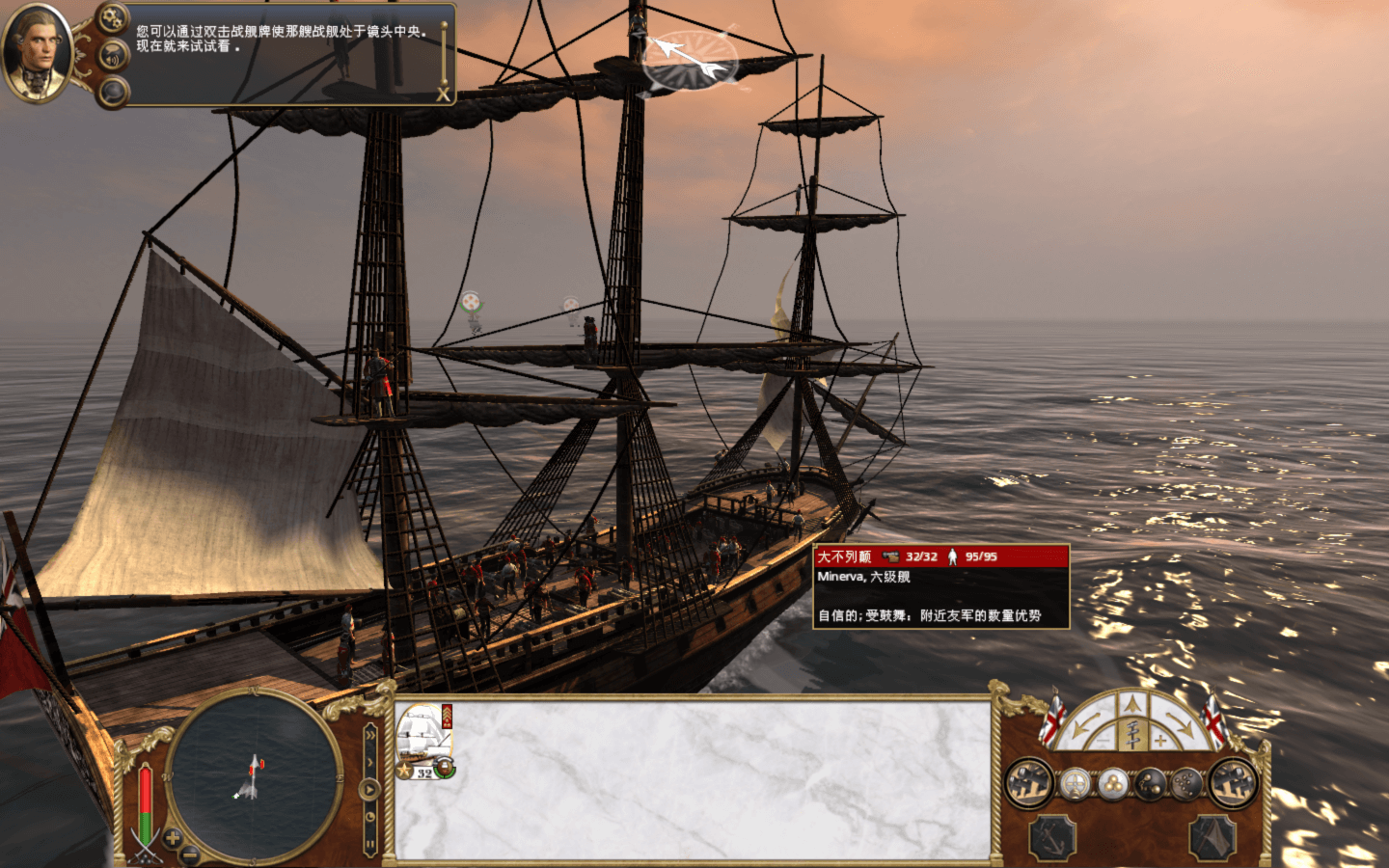Close the advisor tutorial message

tap(443, 94)
